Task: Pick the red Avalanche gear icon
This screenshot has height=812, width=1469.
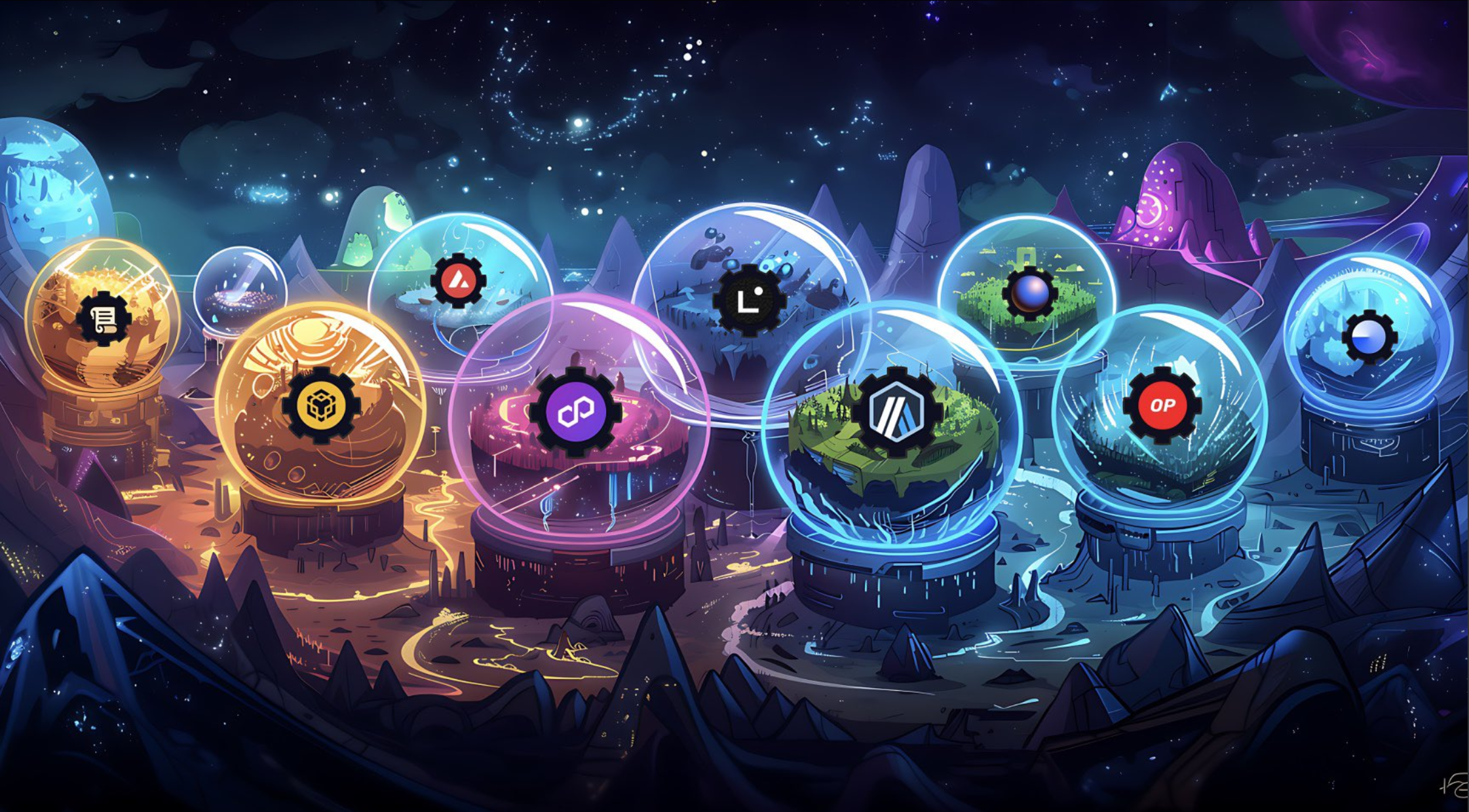Action: (x=458, y=281)
